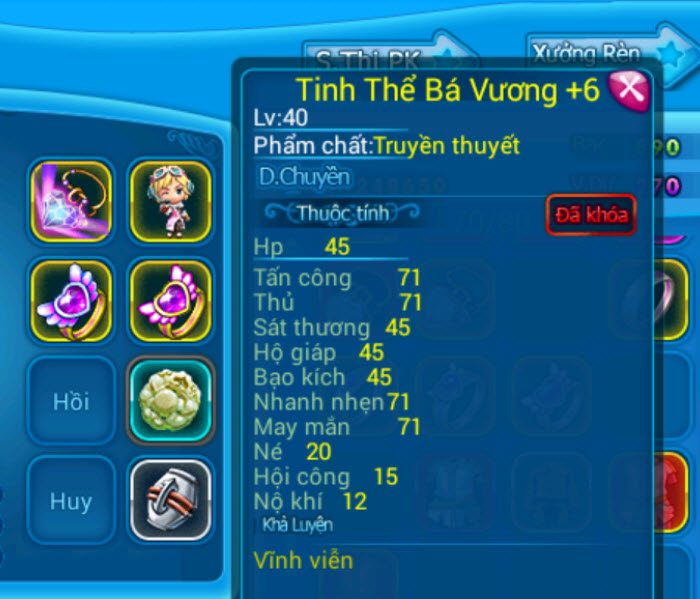Close the Tinh Thể Bá Vương tooltip
This screenshot has width=700, height=599.
tap(628, 91)
